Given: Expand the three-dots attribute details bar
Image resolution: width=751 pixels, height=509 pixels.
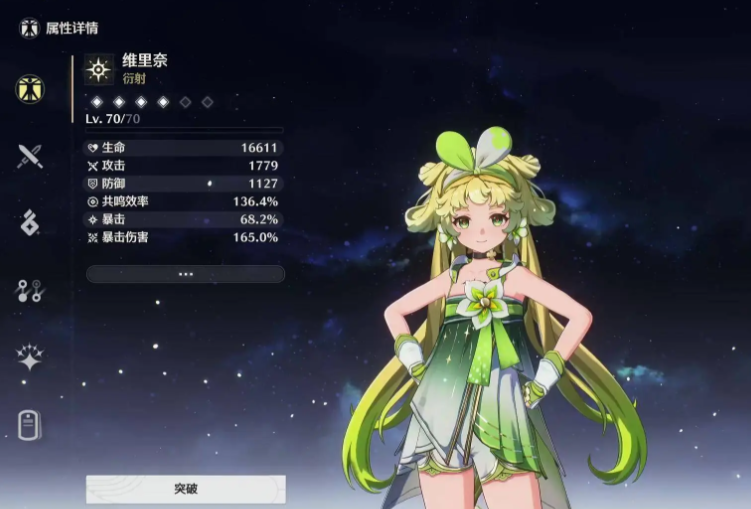Looking at the screenshot, I should point(185,273).
